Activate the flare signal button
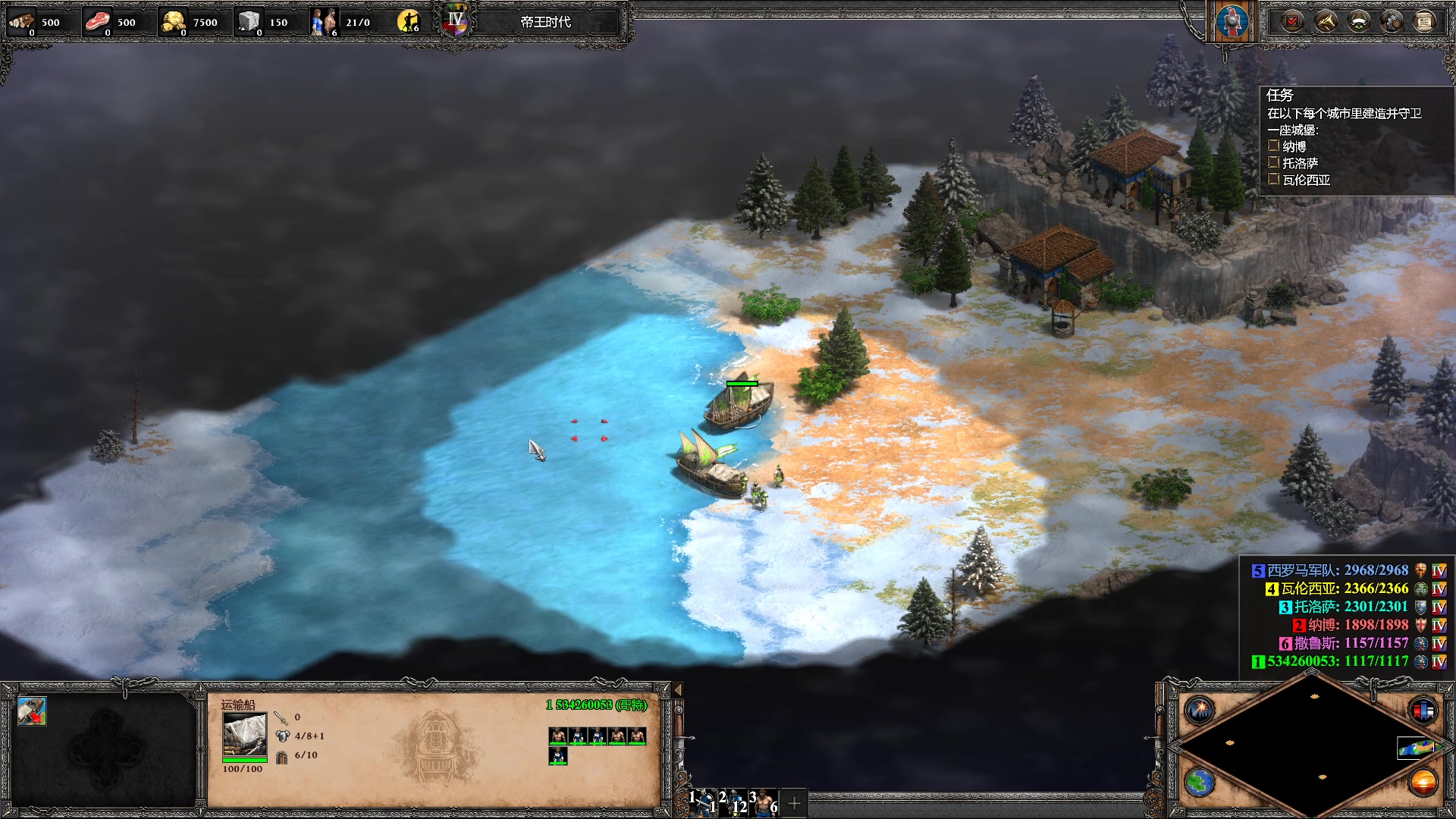Image resolution: width=1456 pixels, height=819 pixels. coord(1200,711)
